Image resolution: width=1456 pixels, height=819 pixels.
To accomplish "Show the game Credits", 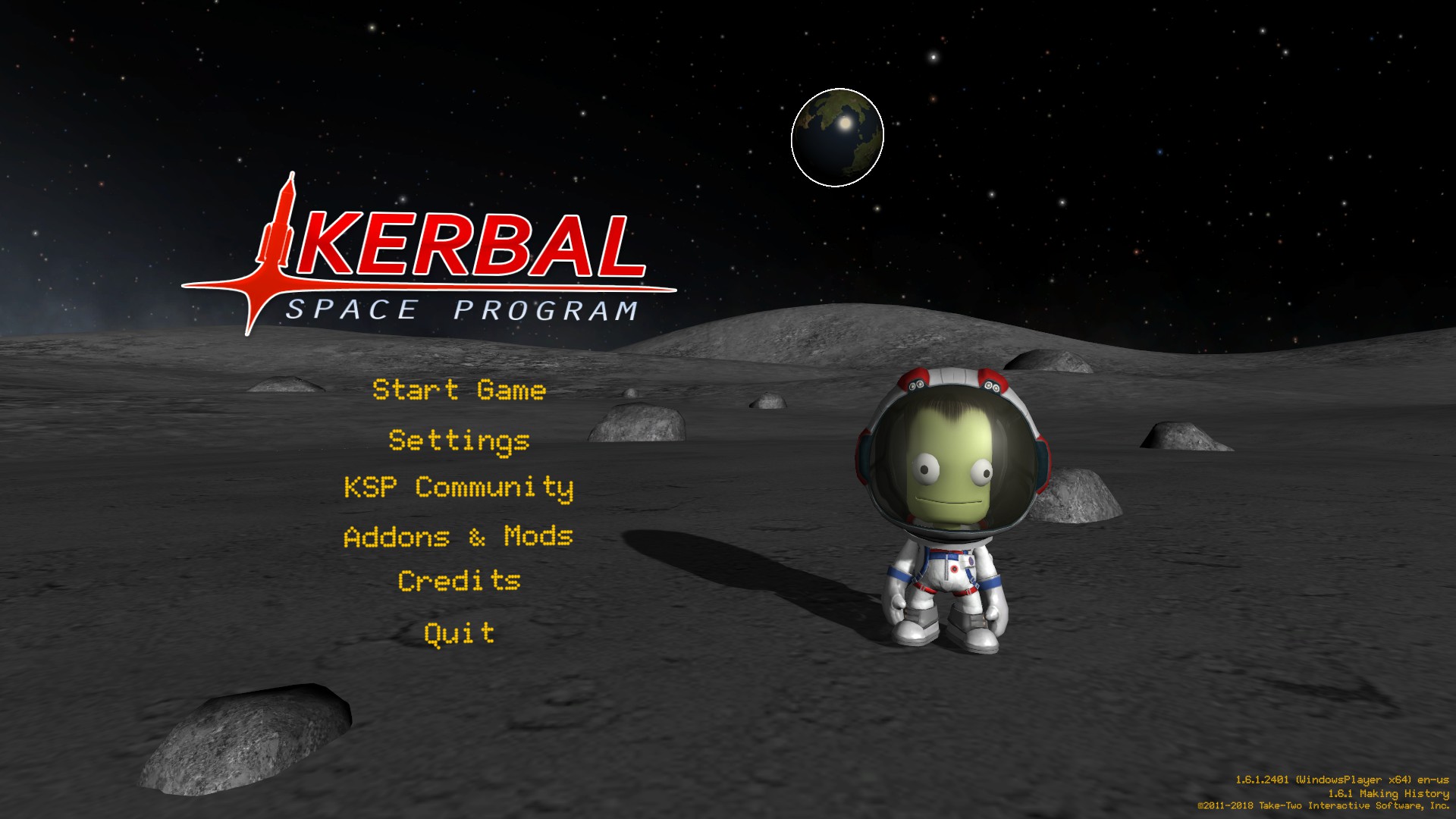I will (459, 581).
